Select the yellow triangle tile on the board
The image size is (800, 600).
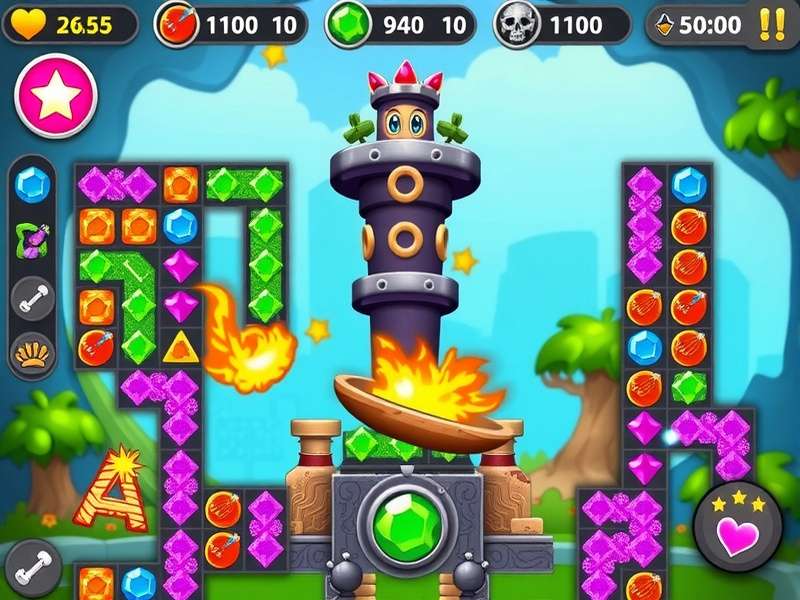coord(181,348)
